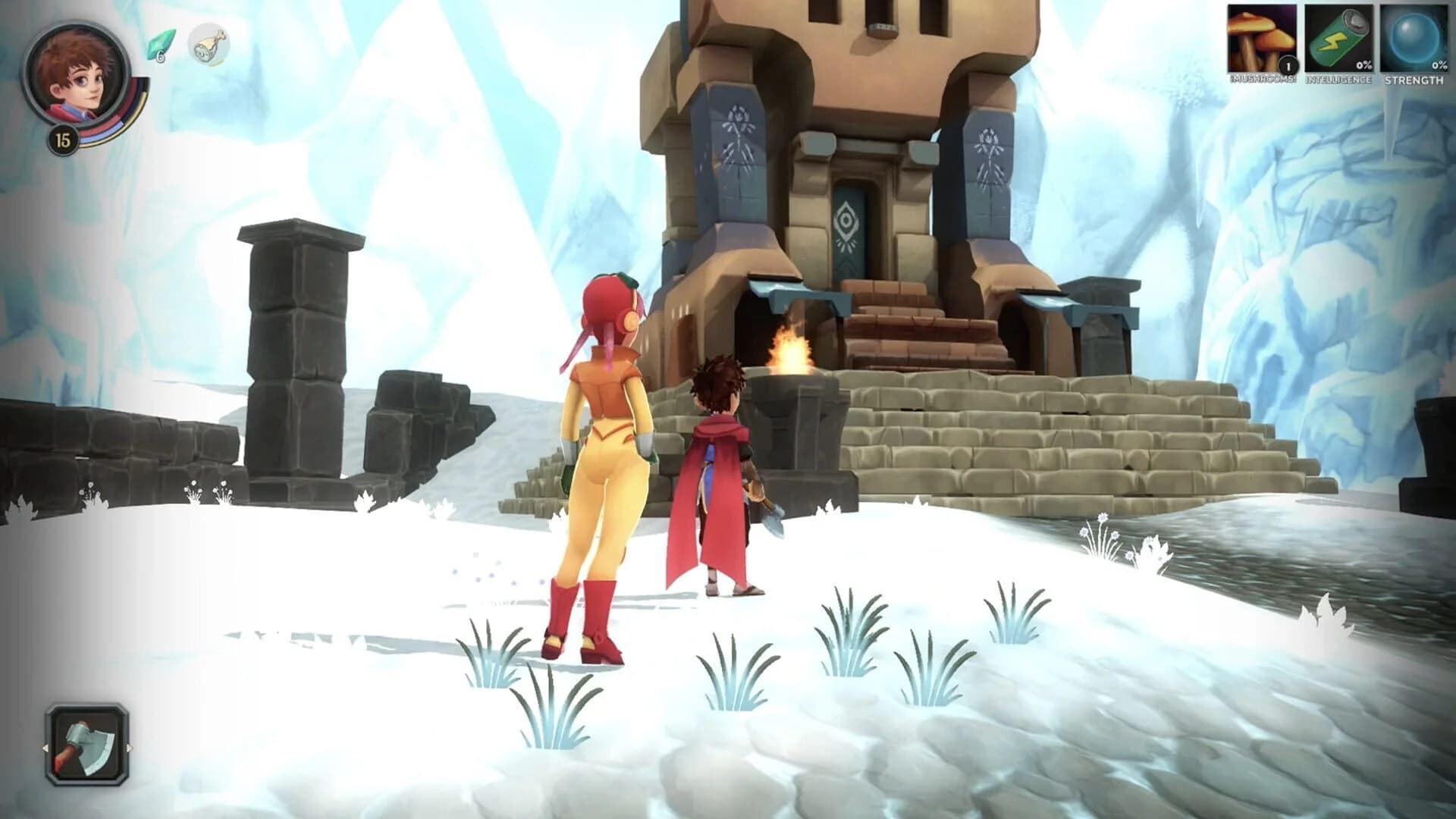Image resolution: width=1456 pixels, height=819 pixels.
Task: Expand the gem counter showing 6
Action: (x=159, y=53)
